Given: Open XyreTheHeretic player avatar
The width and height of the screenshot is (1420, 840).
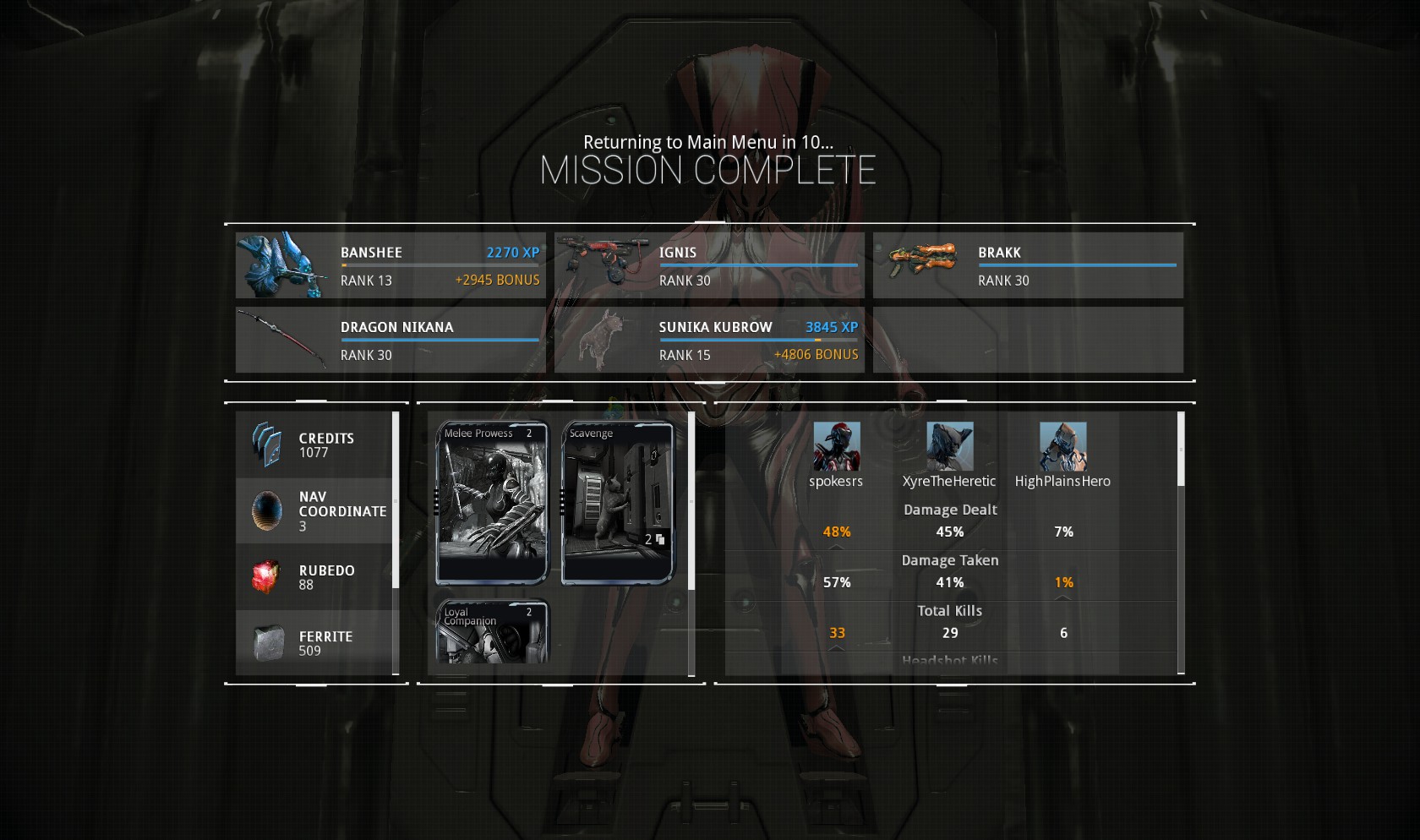Looking at the screenshot, I should click(x=949, y=446).
